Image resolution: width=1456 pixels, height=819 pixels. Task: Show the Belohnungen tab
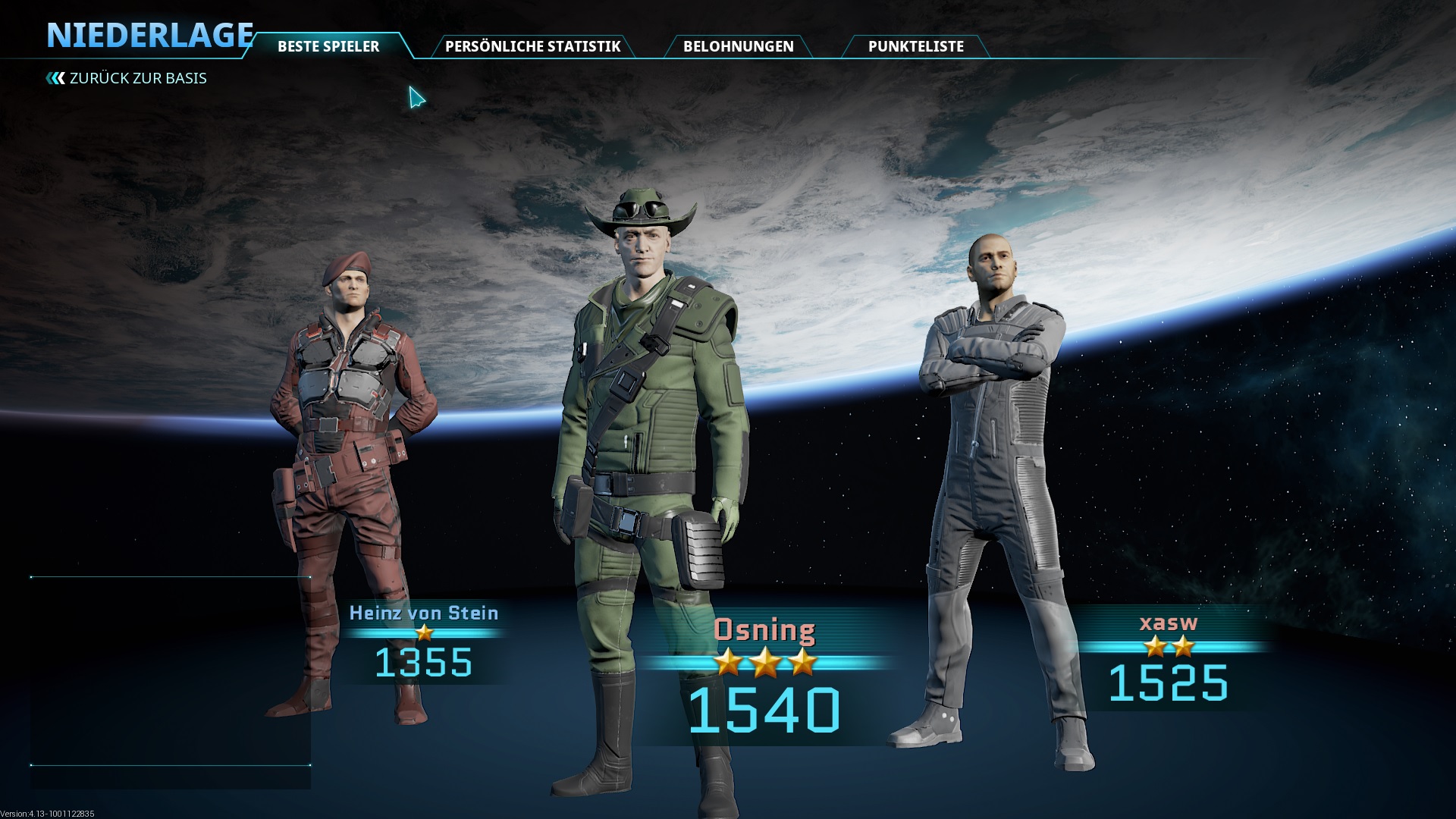click(738, 46)
